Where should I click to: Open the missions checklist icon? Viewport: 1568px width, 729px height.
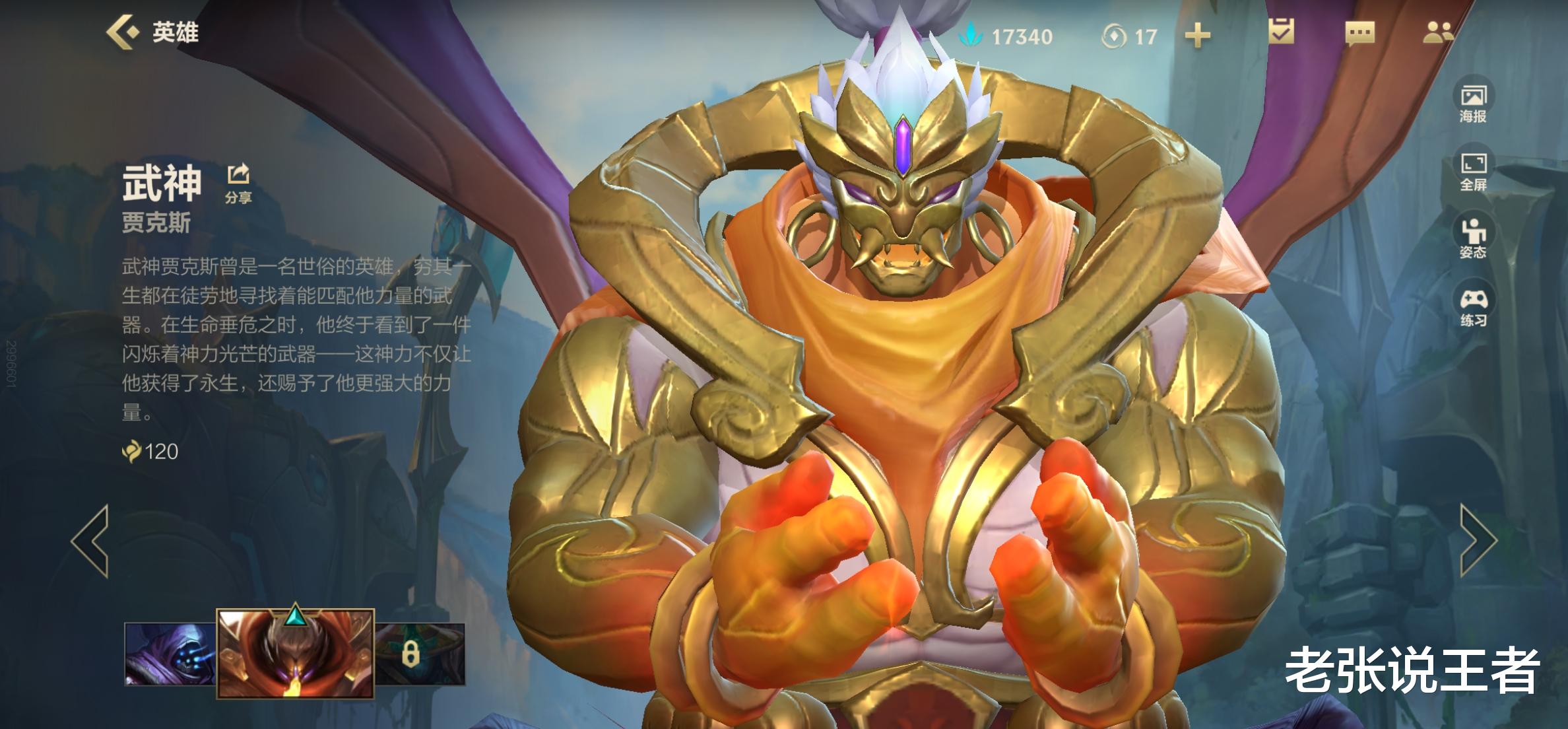point(1281,32)
